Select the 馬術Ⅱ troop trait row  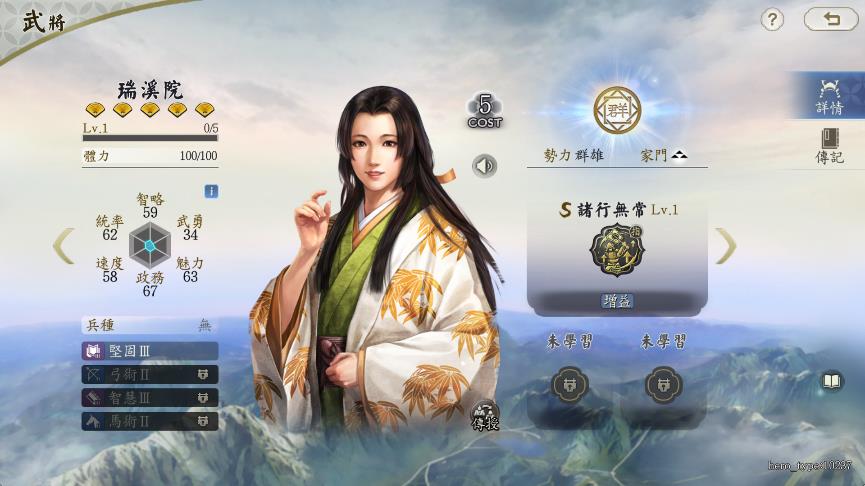click(x=150, y=421)
